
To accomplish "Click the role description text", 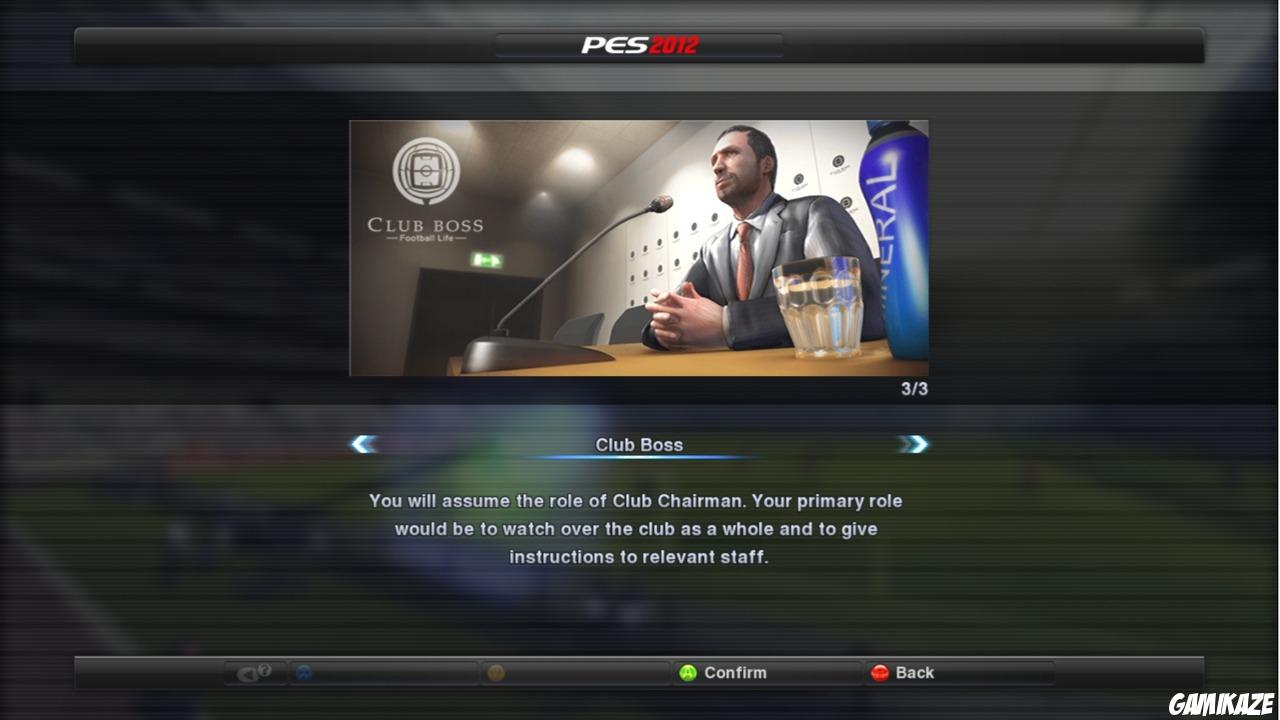I will [639, 529].
